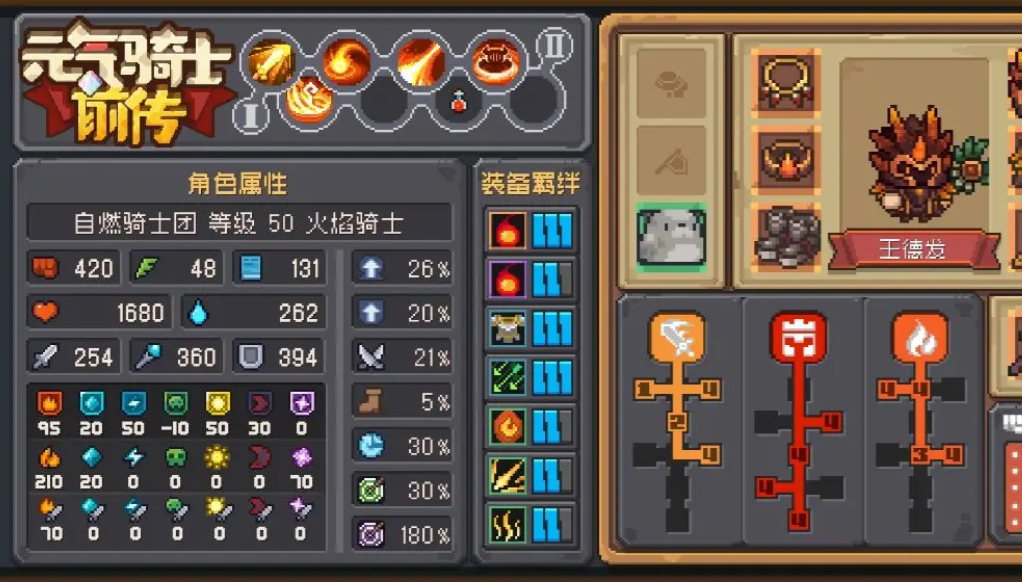
Task: Open the red castle talent tree header
Action: (x=798, y=338)
